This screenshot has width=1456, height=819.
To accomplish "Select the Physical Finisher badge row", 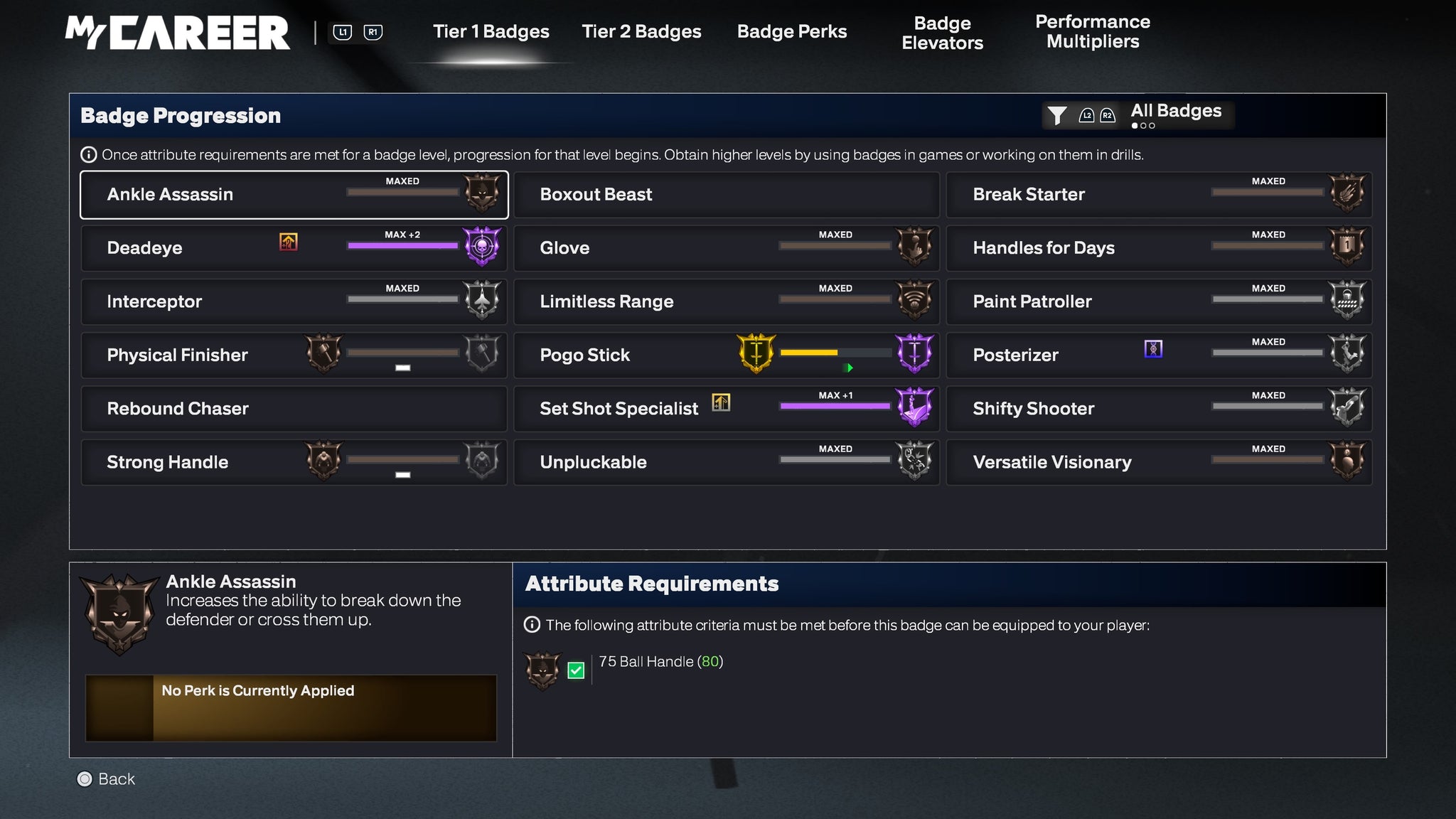I will click(294, 355).
